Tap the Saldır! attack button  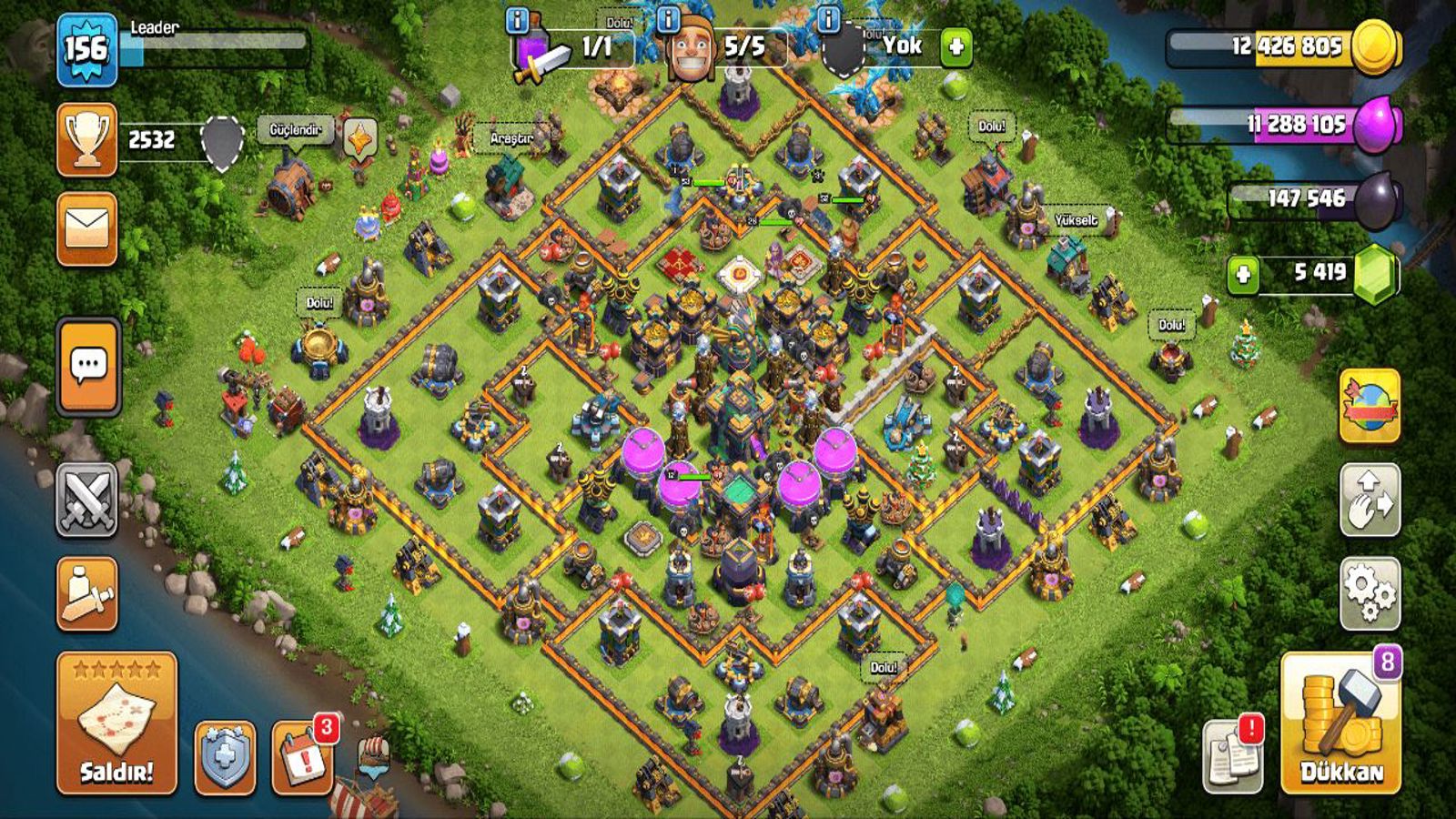pos(116,723)
